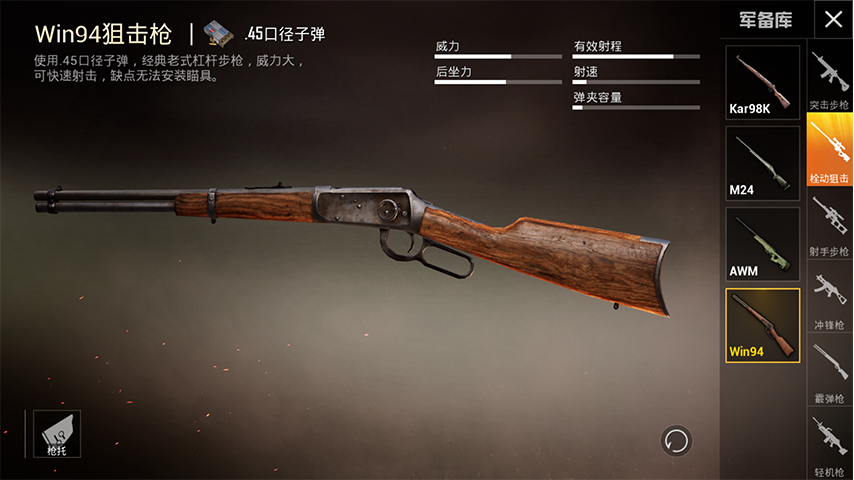The image size is (854, 480).
Task: Switch to the 冲锋枪 submachine gun tab
Action: (x=829, y=299)
